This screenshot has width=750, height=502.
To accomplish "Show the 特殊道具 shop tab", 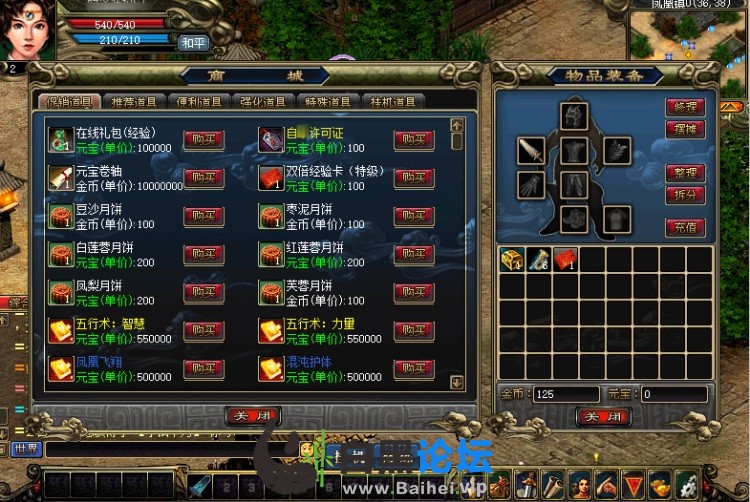I will (330, 101).
